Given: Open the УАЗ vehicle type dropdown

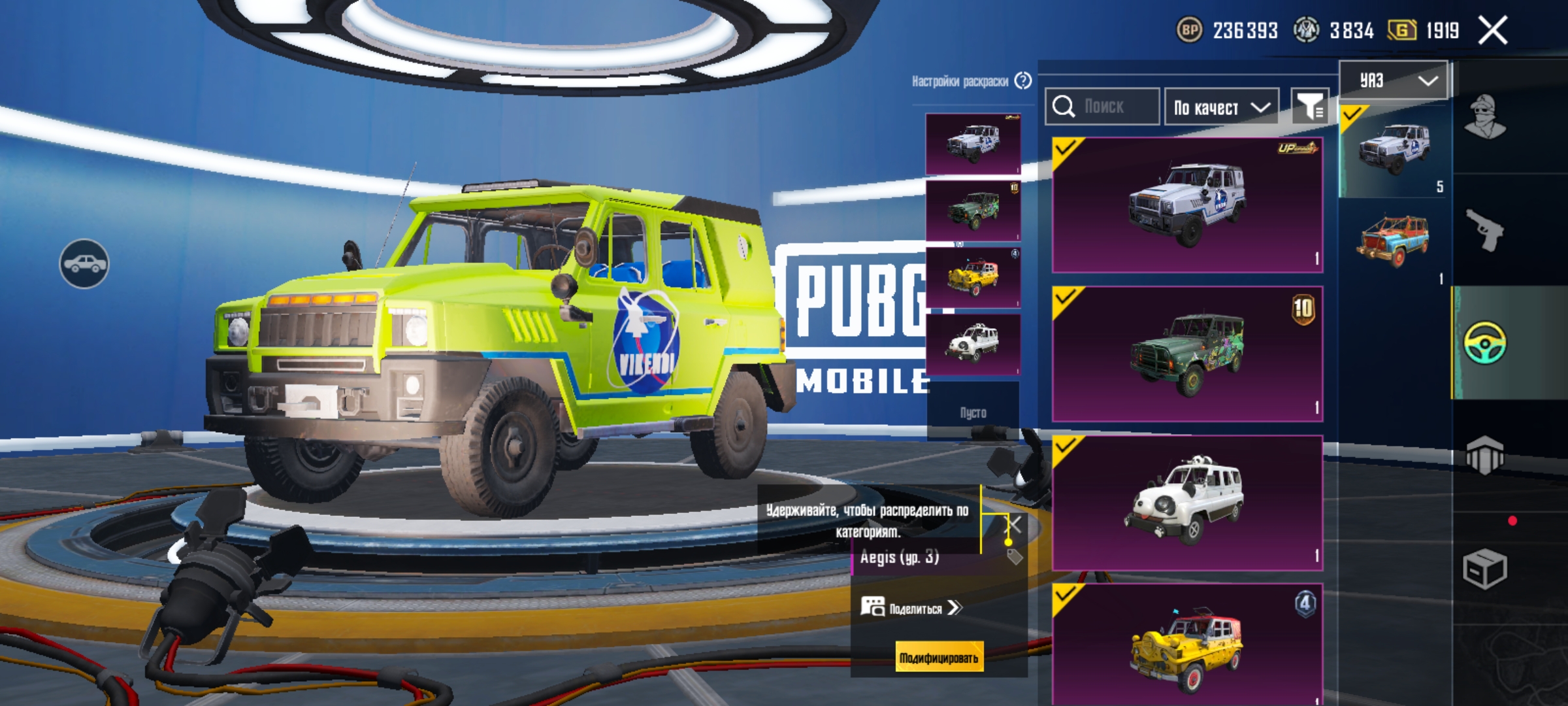Looking at the screenshot, I should pyautogui.click(x=1394, y=80).
